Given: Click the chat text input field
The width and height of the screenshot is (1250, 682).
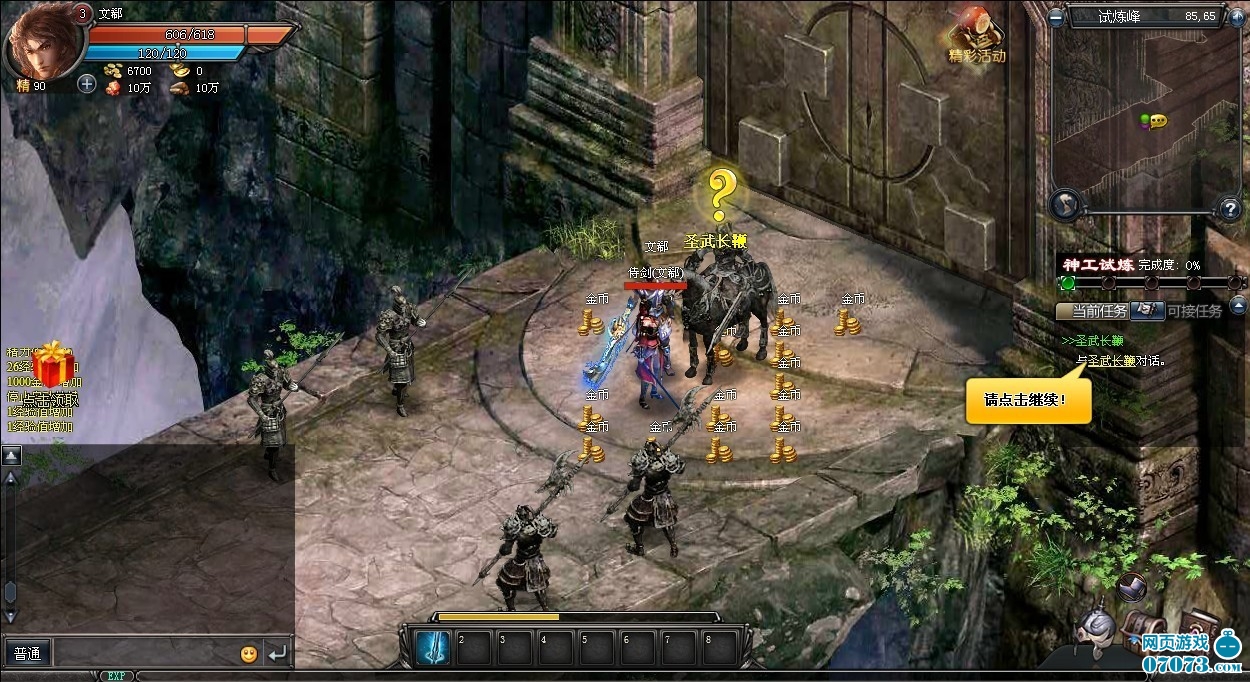Looking at the screenshot, I should point(145,654).
